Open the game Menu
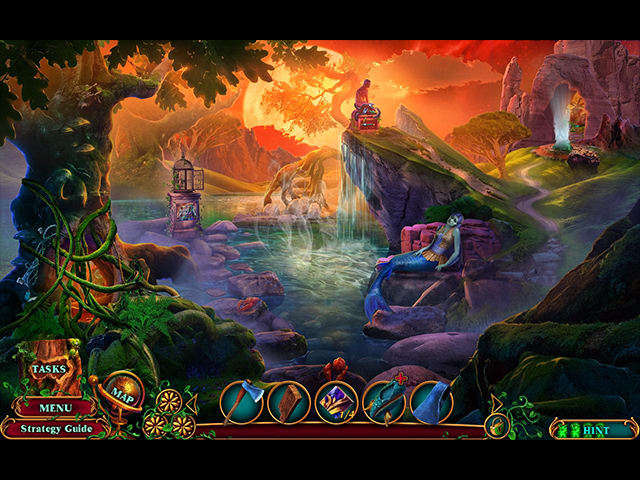 (x=54, y=408)
